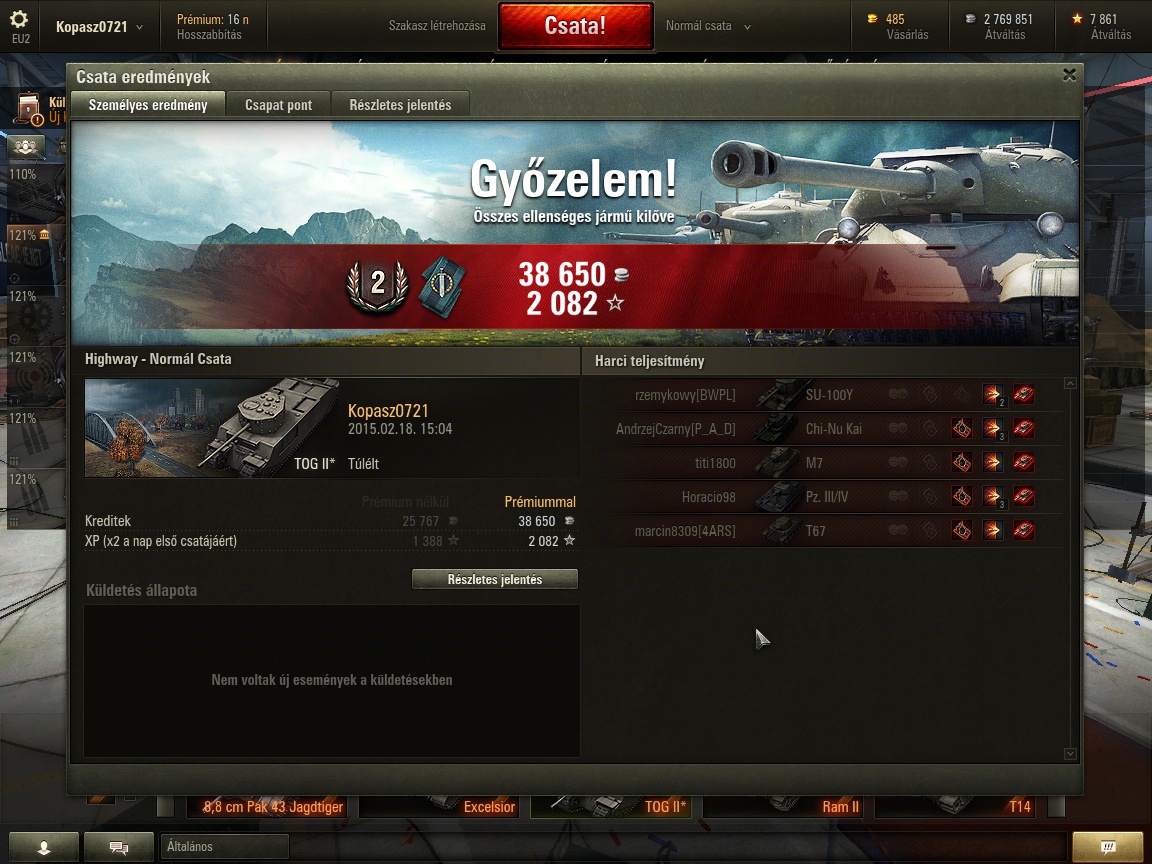Click Szakasz létrehozása to create platoon
Viewport: 1152px width, 864px height.
[437, 26]
